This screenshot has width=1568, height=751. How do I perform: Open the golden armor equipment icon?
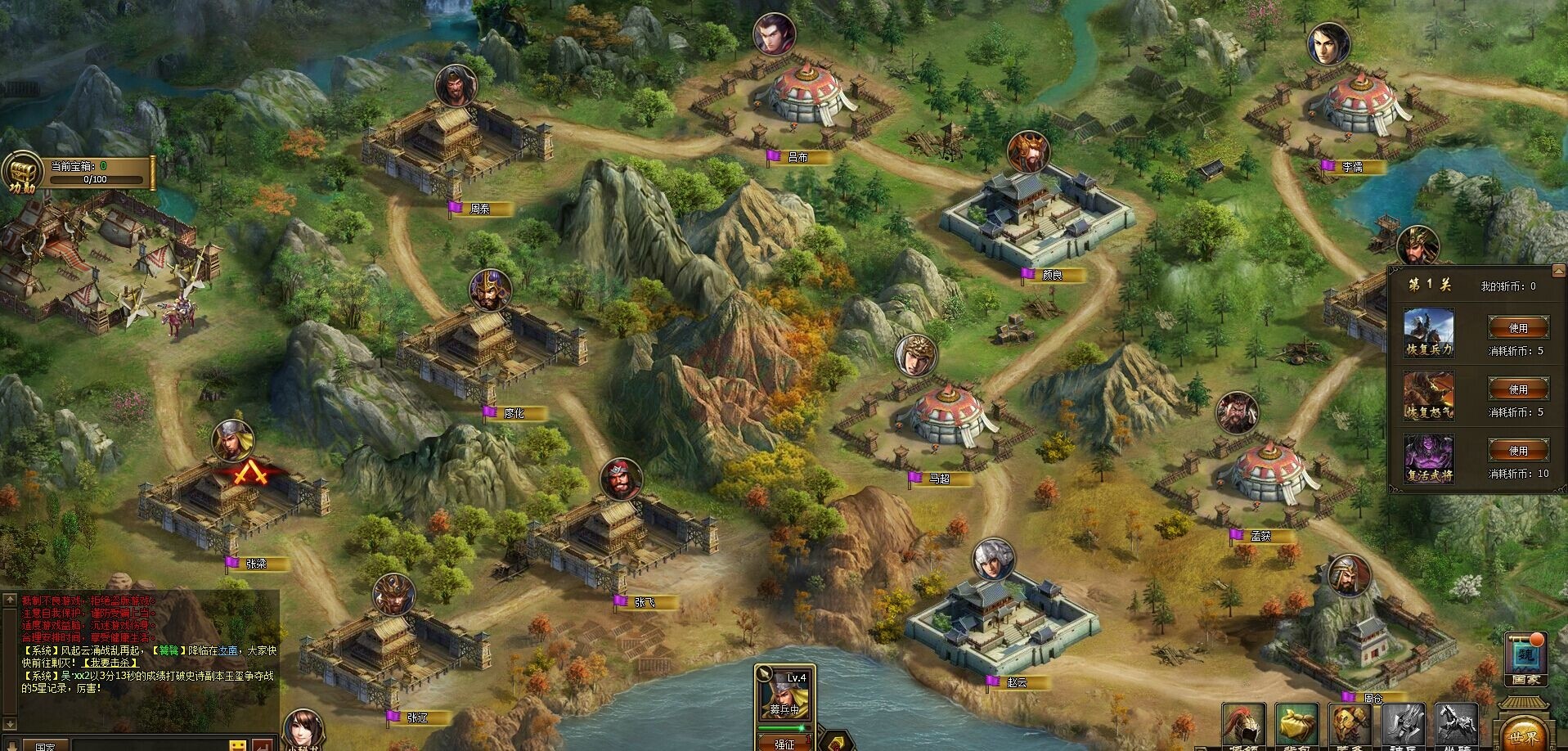click(x=1350, y=727)
